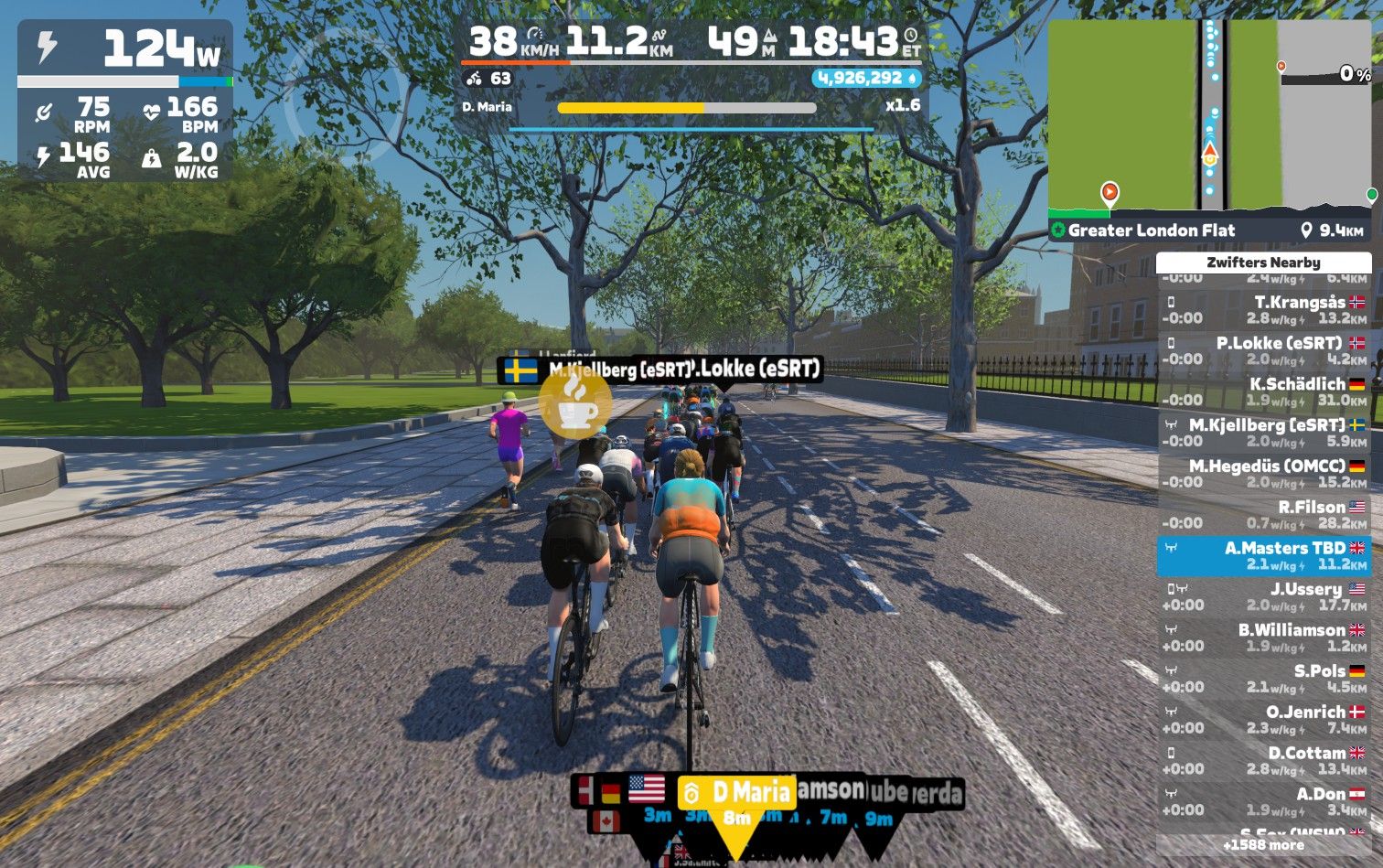The width and height of the screenshot is (1383, 868).
Task: Choose A.Don from nearby riders
Action: [x=1264, y=802]
